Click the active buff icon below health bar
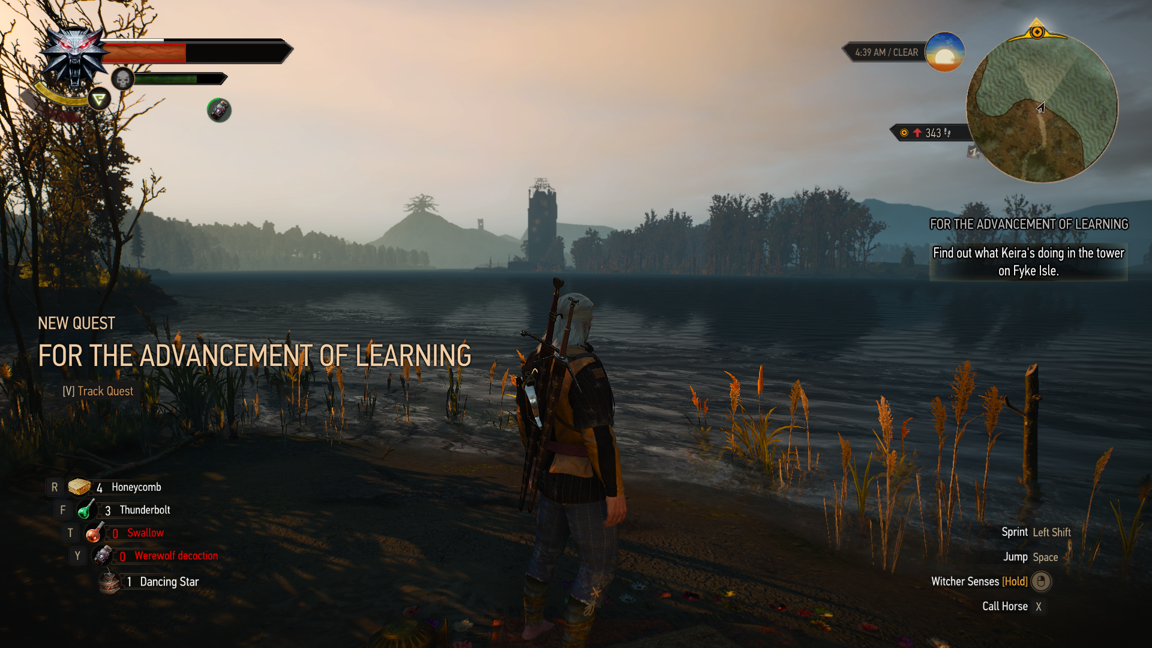Viewport: 1152px width, 648px height. pyautogui.click(x=219, y=110)
